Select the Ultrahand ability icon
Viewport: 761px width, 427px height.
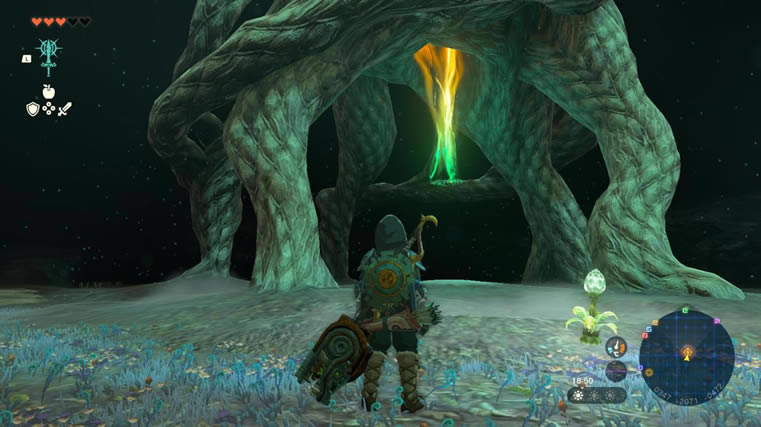47,52
